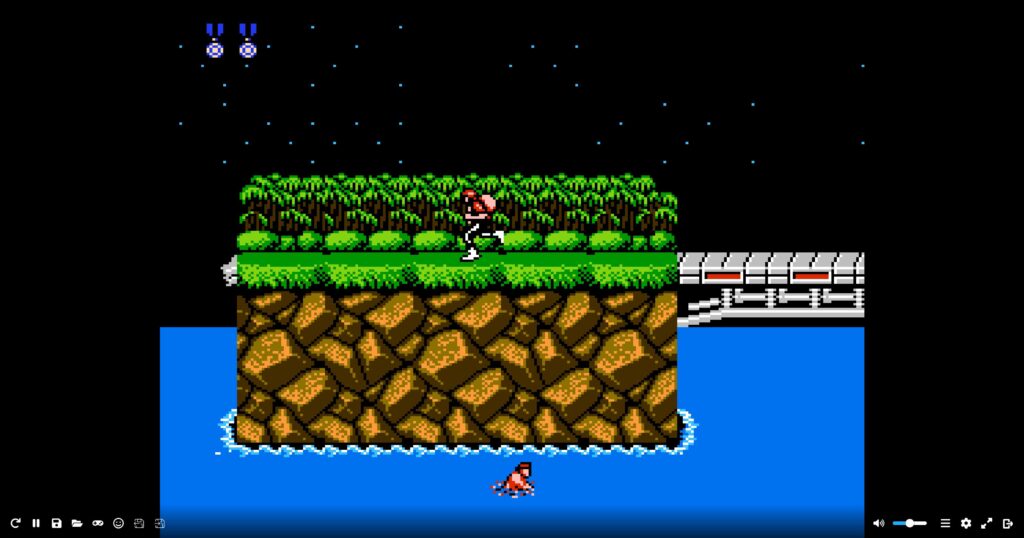Open the gamepad control settings
Viewport: 1024px width, 538px height.
pyautogui.click(x=98, y=523)
